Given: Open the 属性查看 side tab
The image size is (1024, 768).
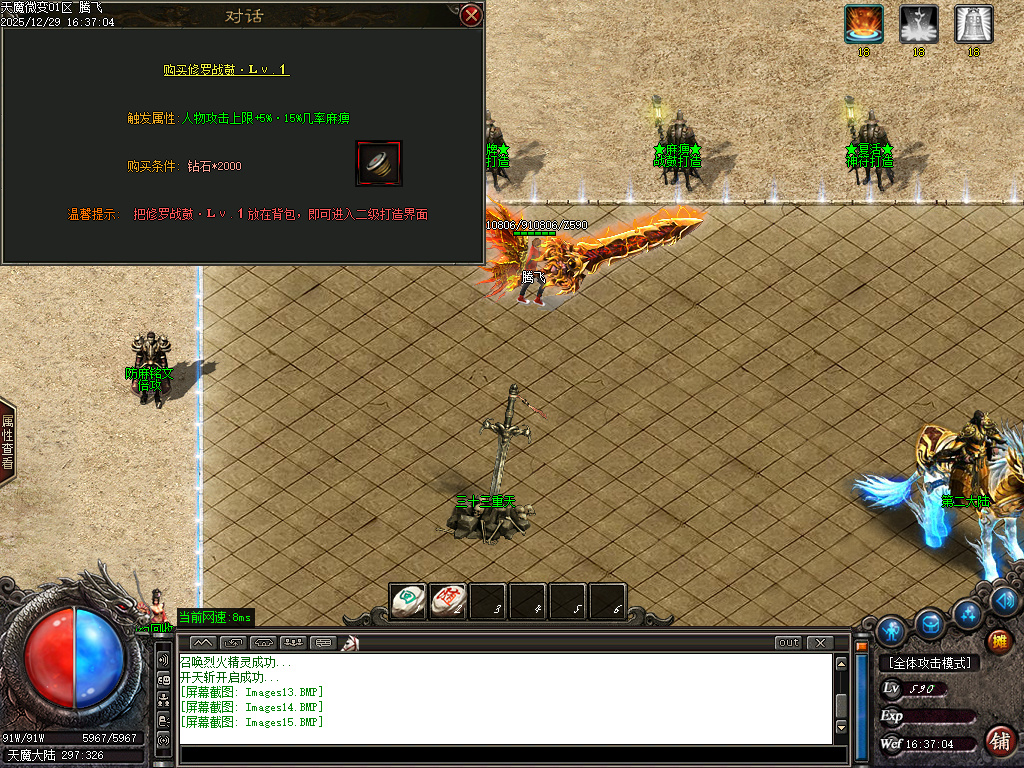Looking at the screenshot, I should [7, 443].
